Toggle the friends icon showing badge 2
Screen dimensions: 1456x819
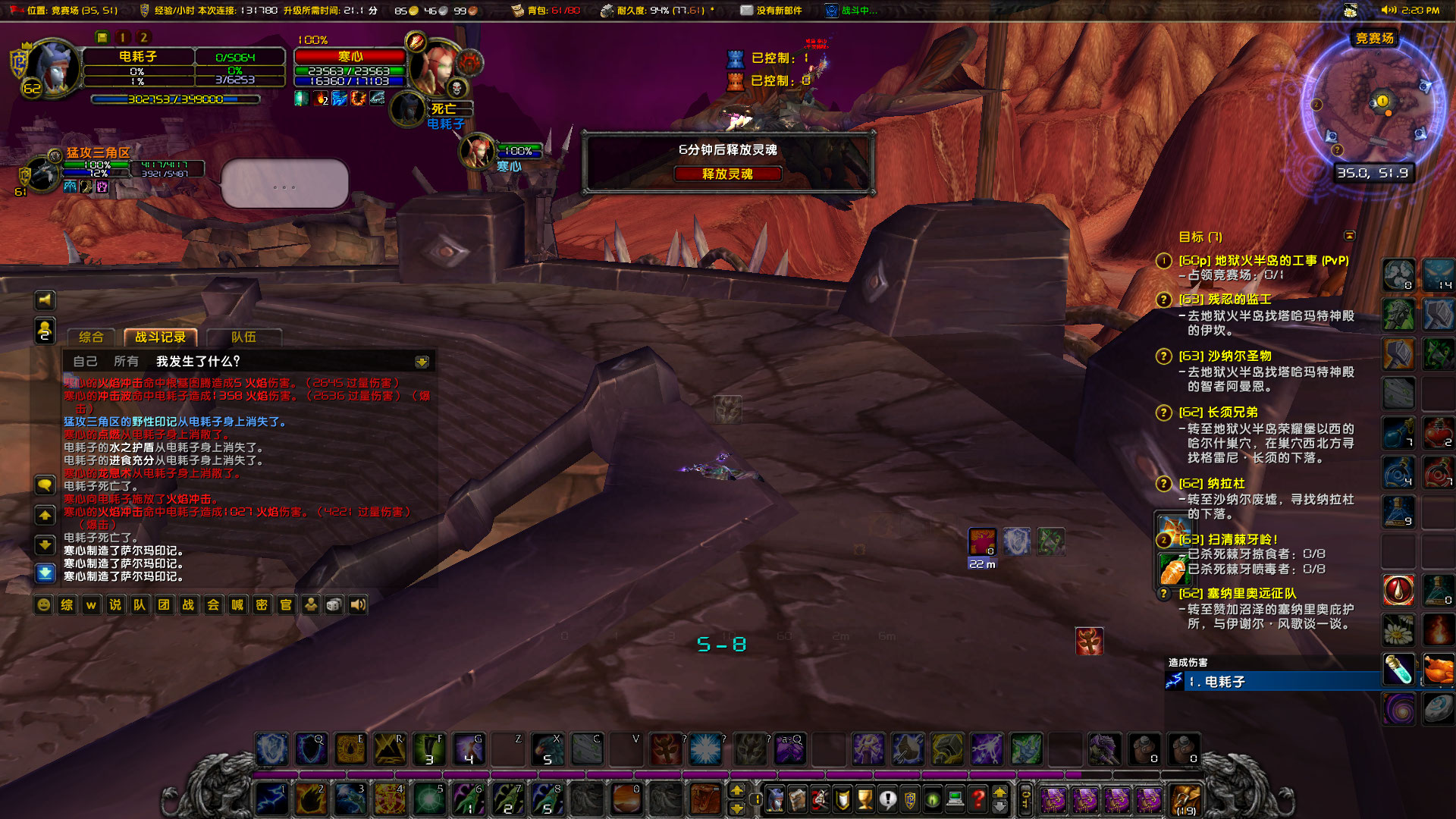tap(44, 331)
